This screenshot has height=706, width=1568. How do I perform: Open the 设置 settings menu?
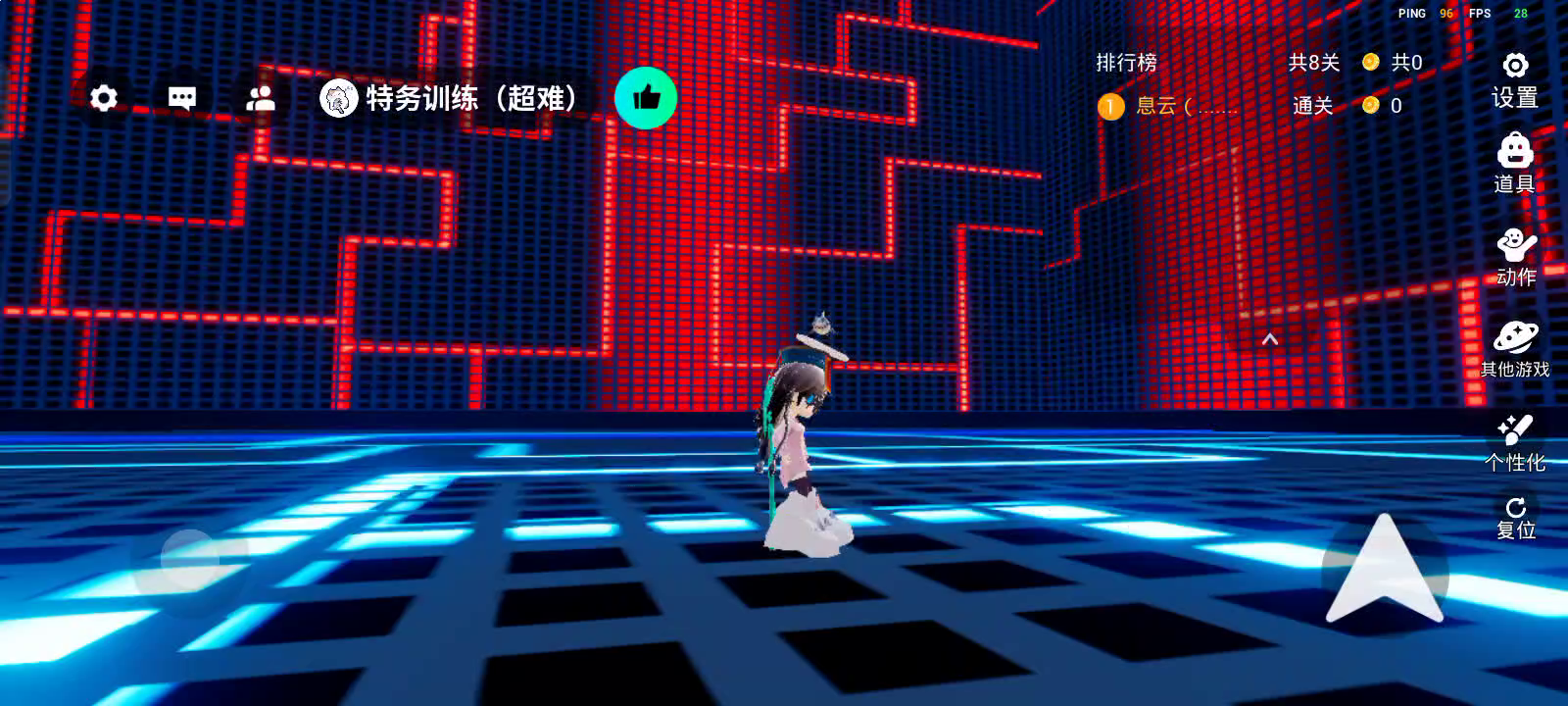pyautogui.click(x=1515, y=80)
